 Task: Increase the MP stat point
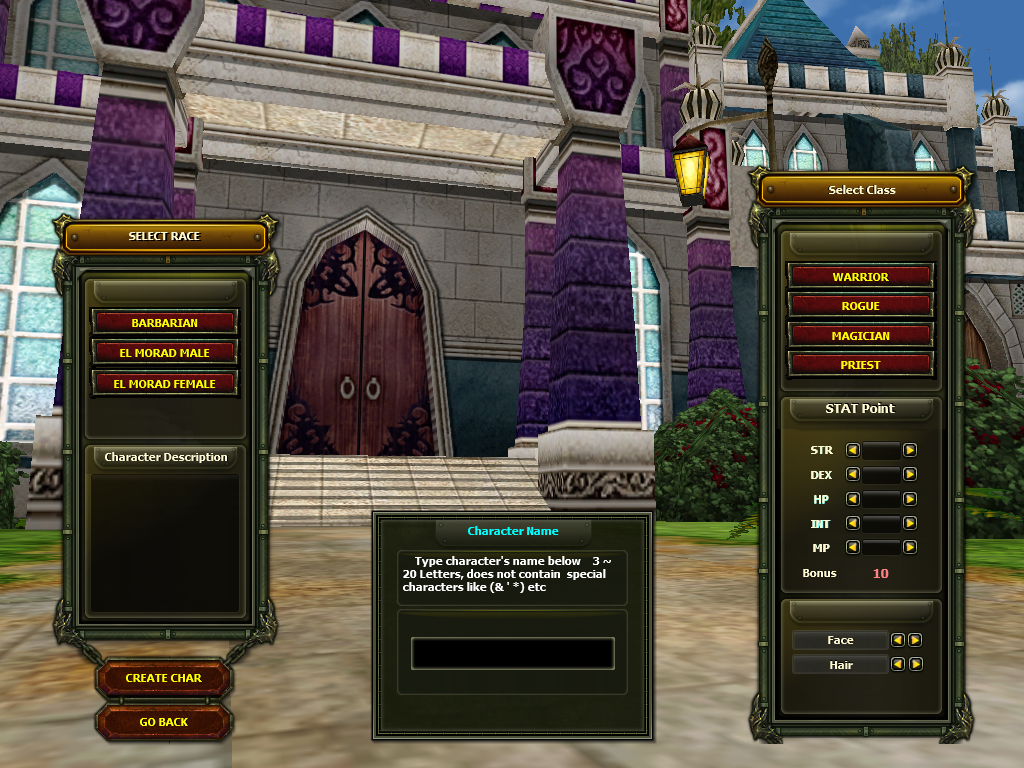coord(910,547)
